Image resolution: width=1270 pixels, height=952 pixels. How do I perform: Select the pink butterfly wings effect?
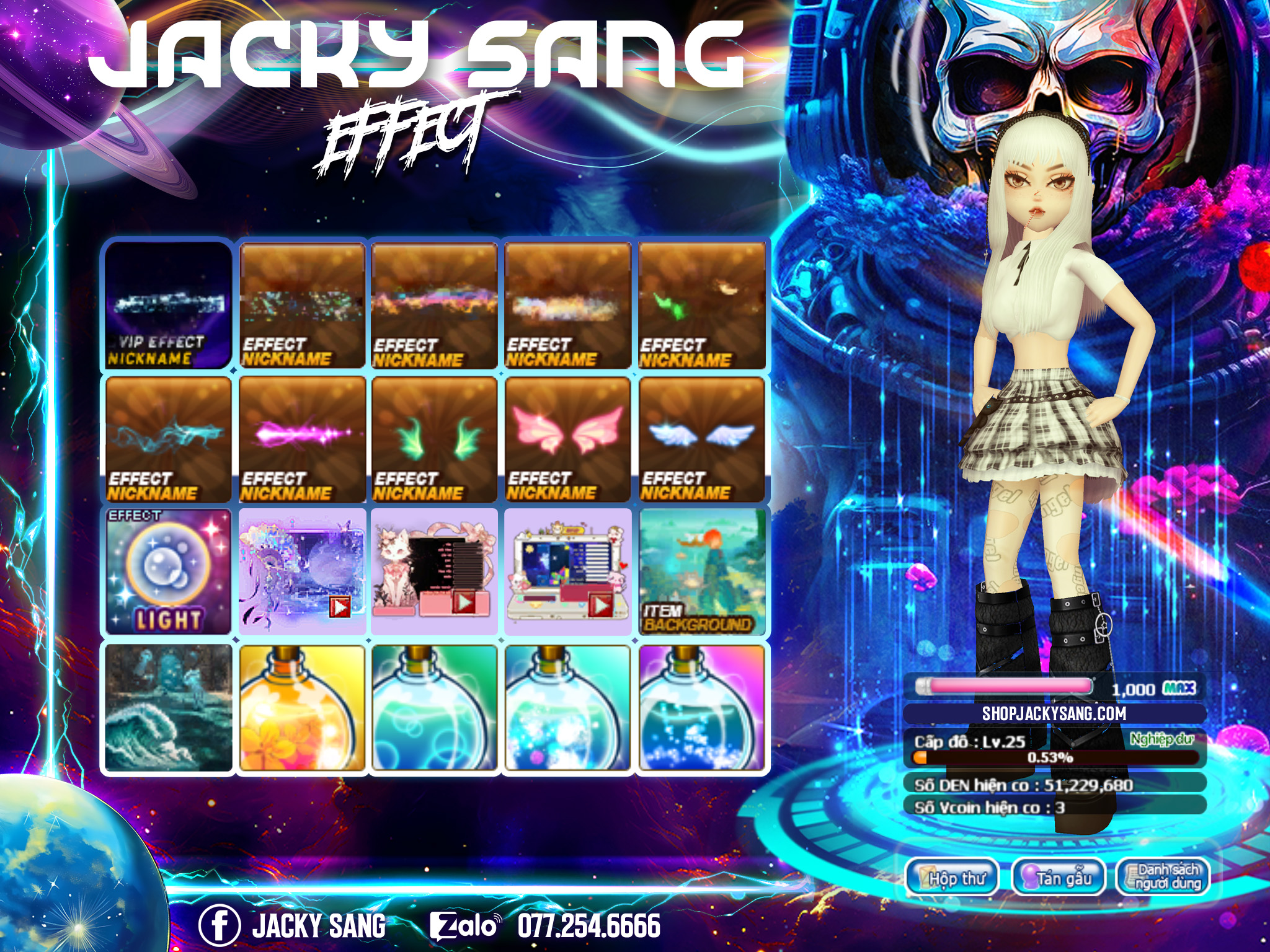(x=567, y=439)
